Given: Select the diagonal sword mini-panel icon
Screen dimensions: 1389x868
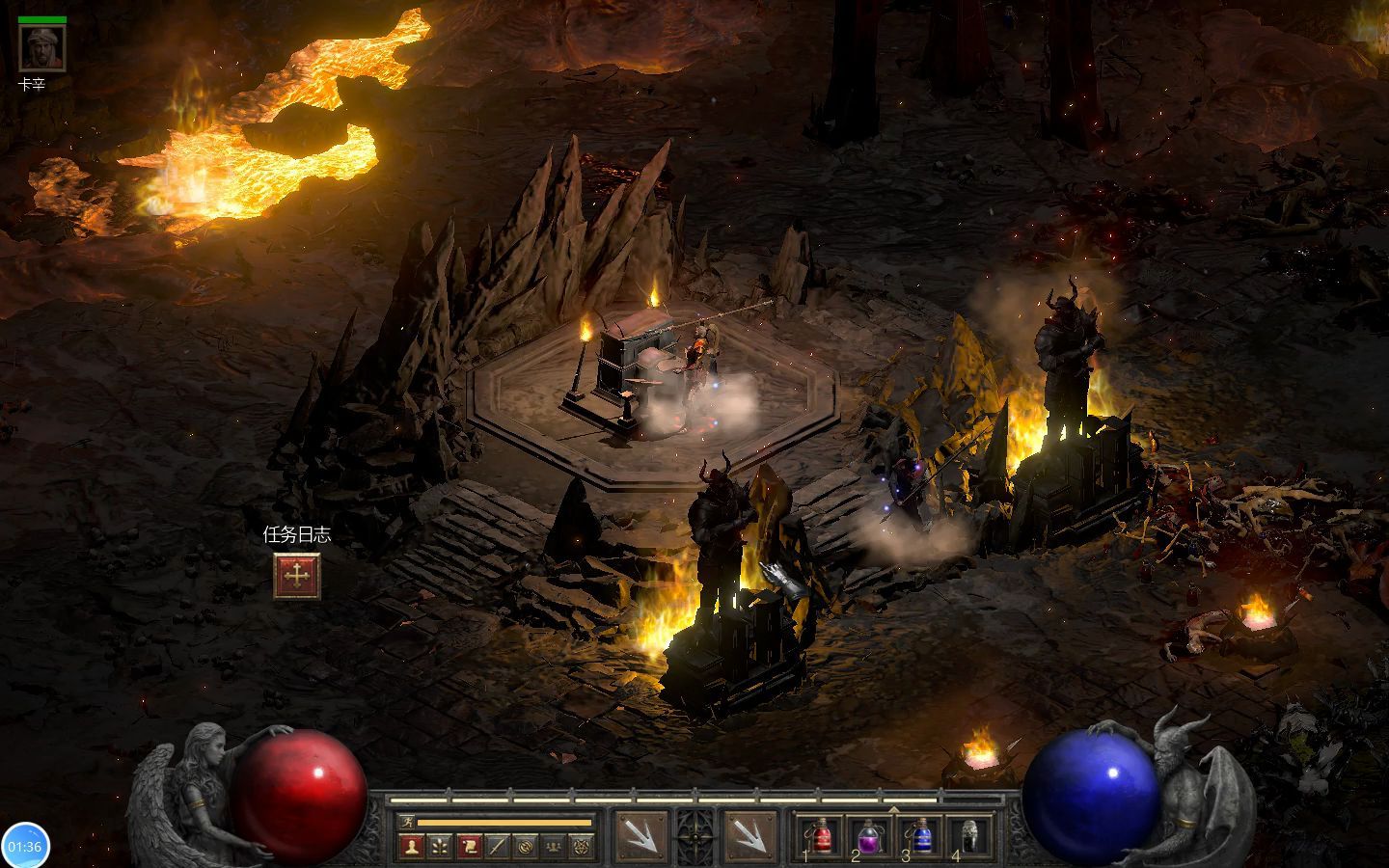Looking at the screenshot, I should point(497,847).
